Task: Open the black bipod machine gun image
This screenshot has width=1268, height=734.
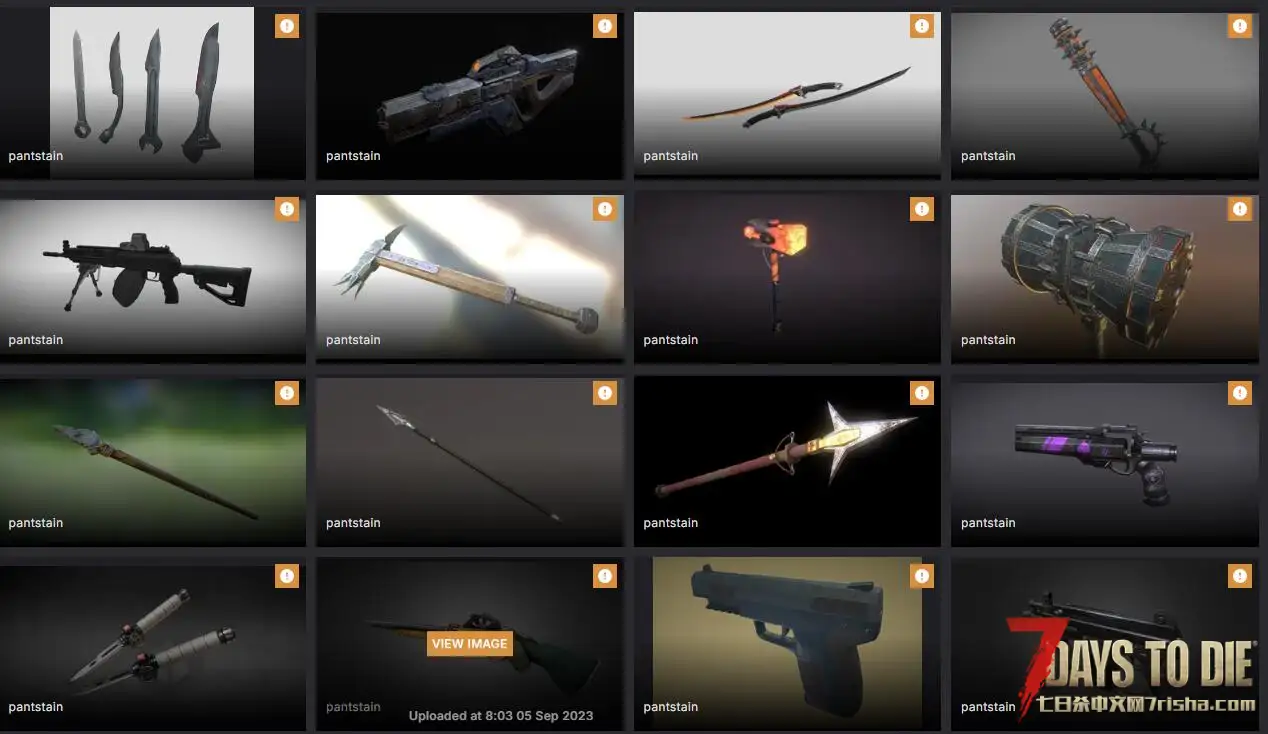Action: pos(152,270)
